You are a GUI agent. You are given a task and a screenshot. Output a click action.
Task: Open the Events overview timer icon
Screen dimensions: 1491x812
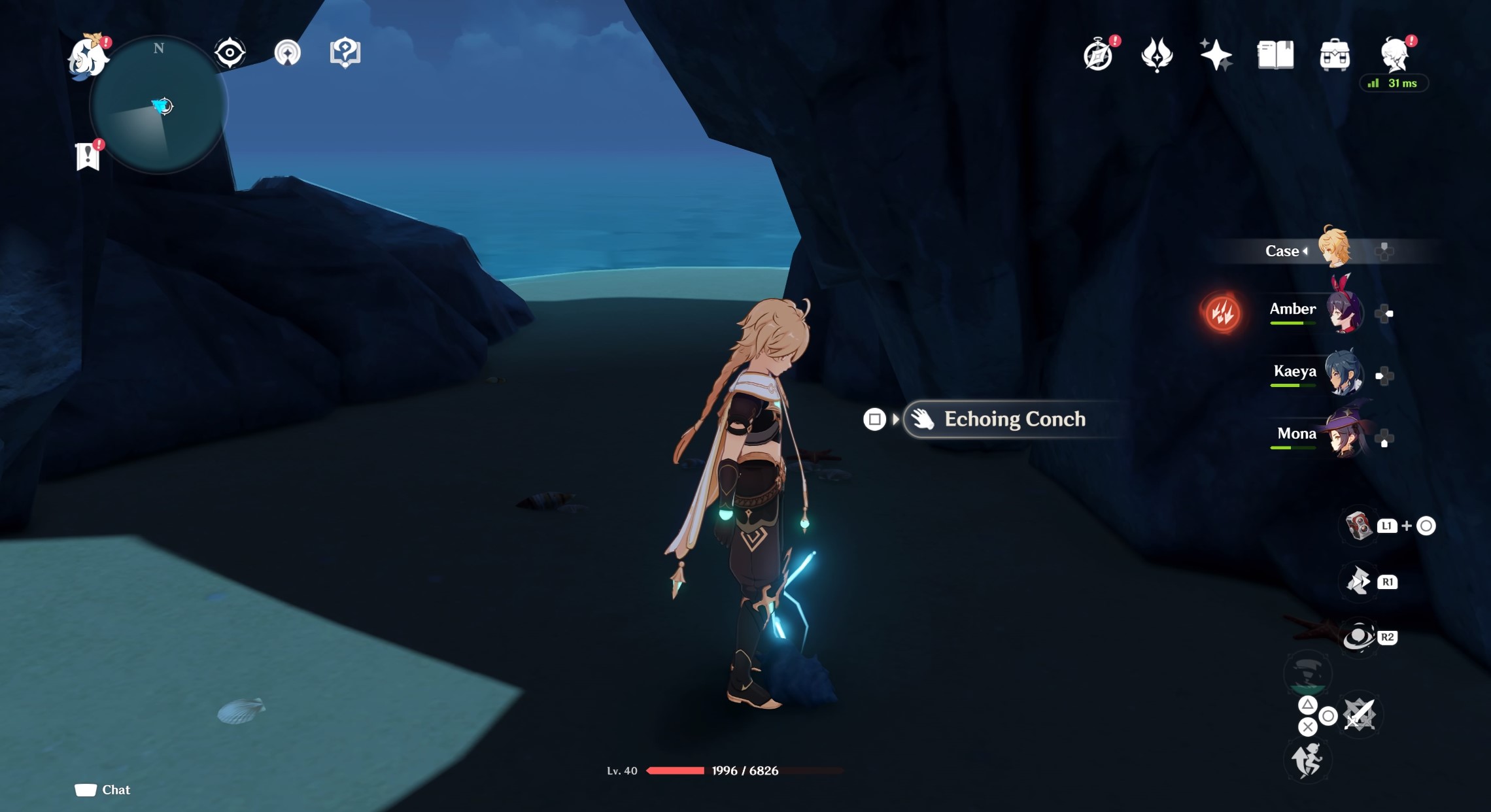click(1099, 56)
